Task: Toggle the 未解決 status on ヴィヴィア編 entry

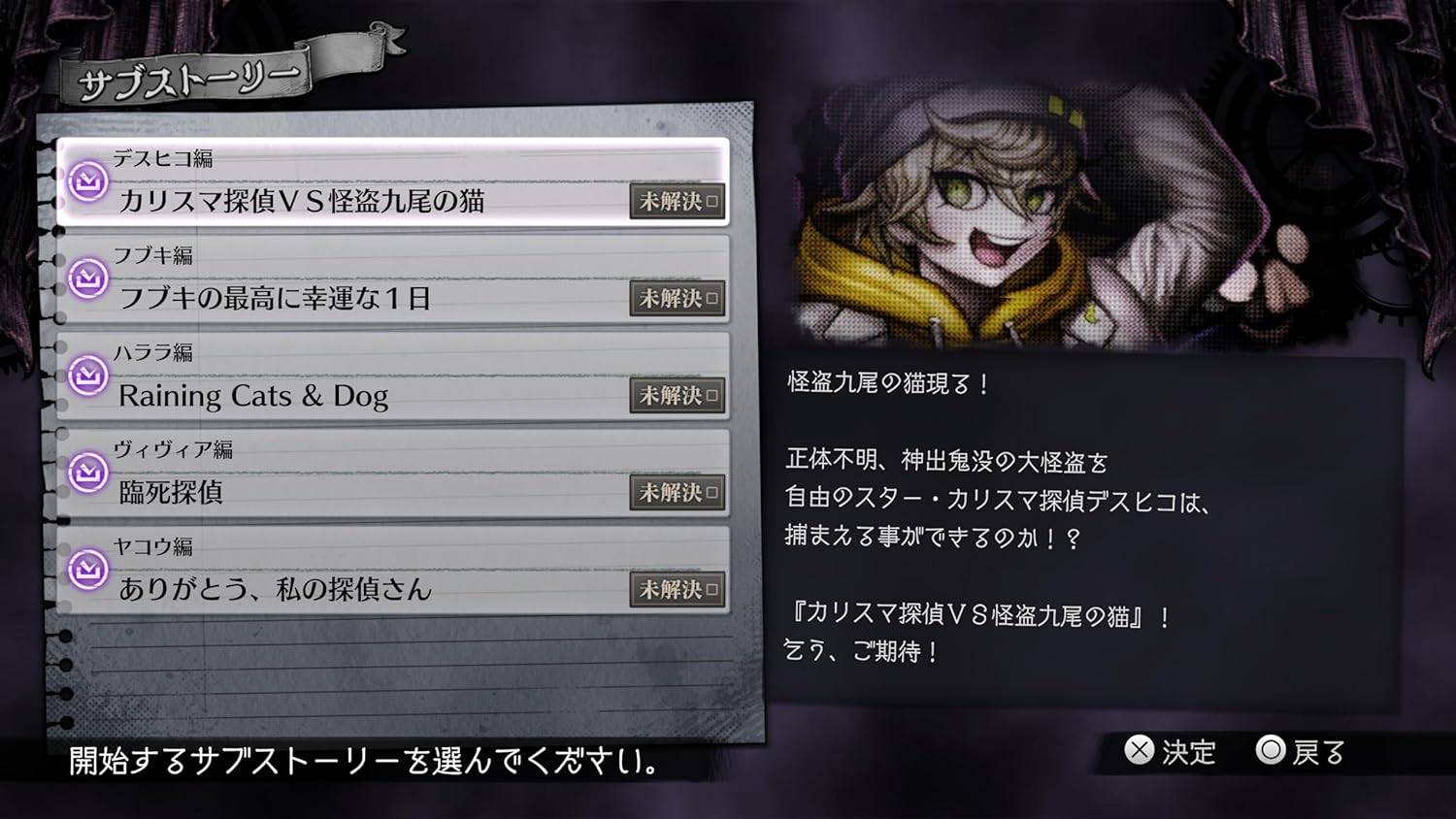Action: (678, 493)
